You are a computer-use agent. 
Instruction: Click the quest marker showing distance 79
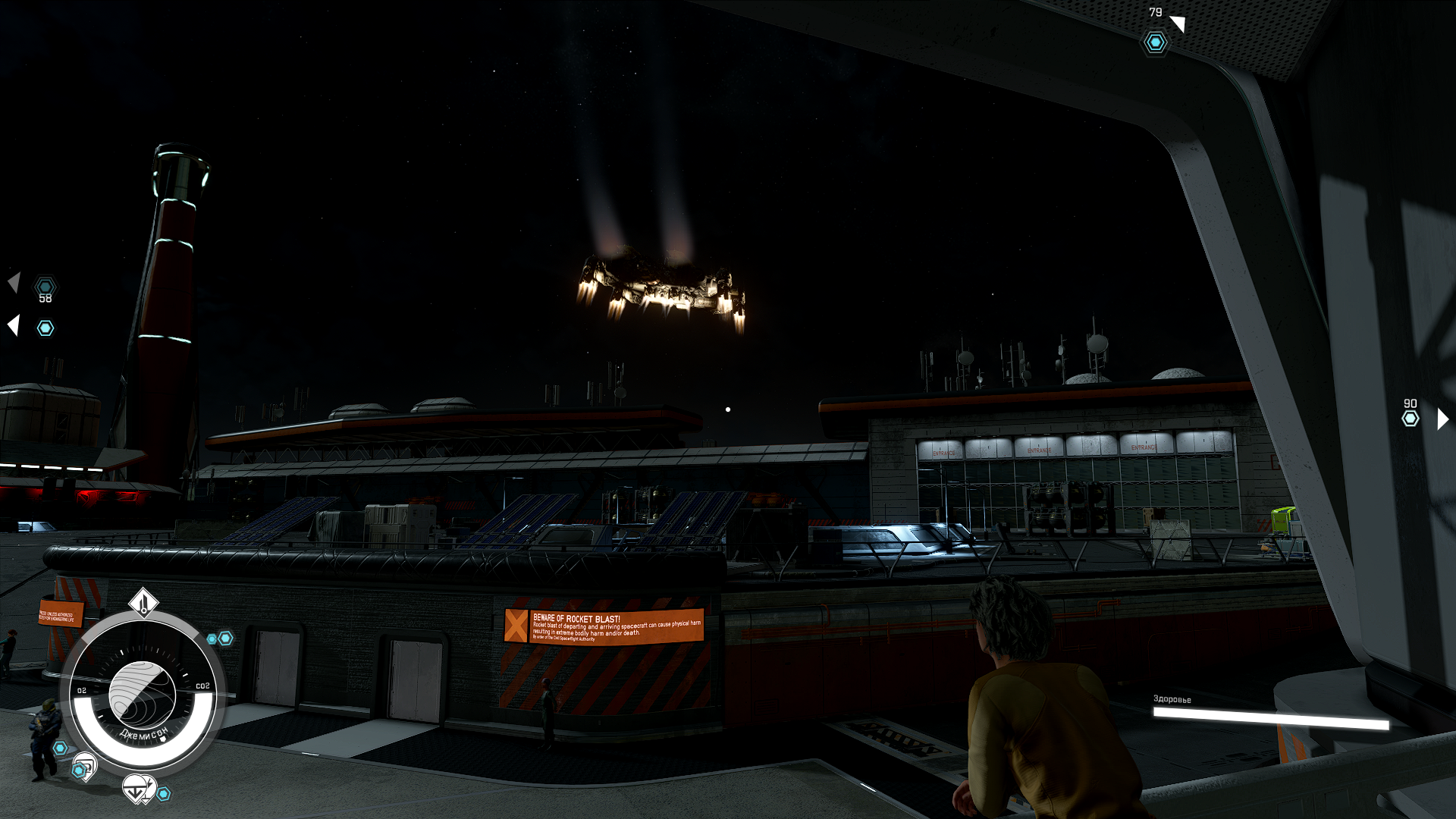[1155, 42]
